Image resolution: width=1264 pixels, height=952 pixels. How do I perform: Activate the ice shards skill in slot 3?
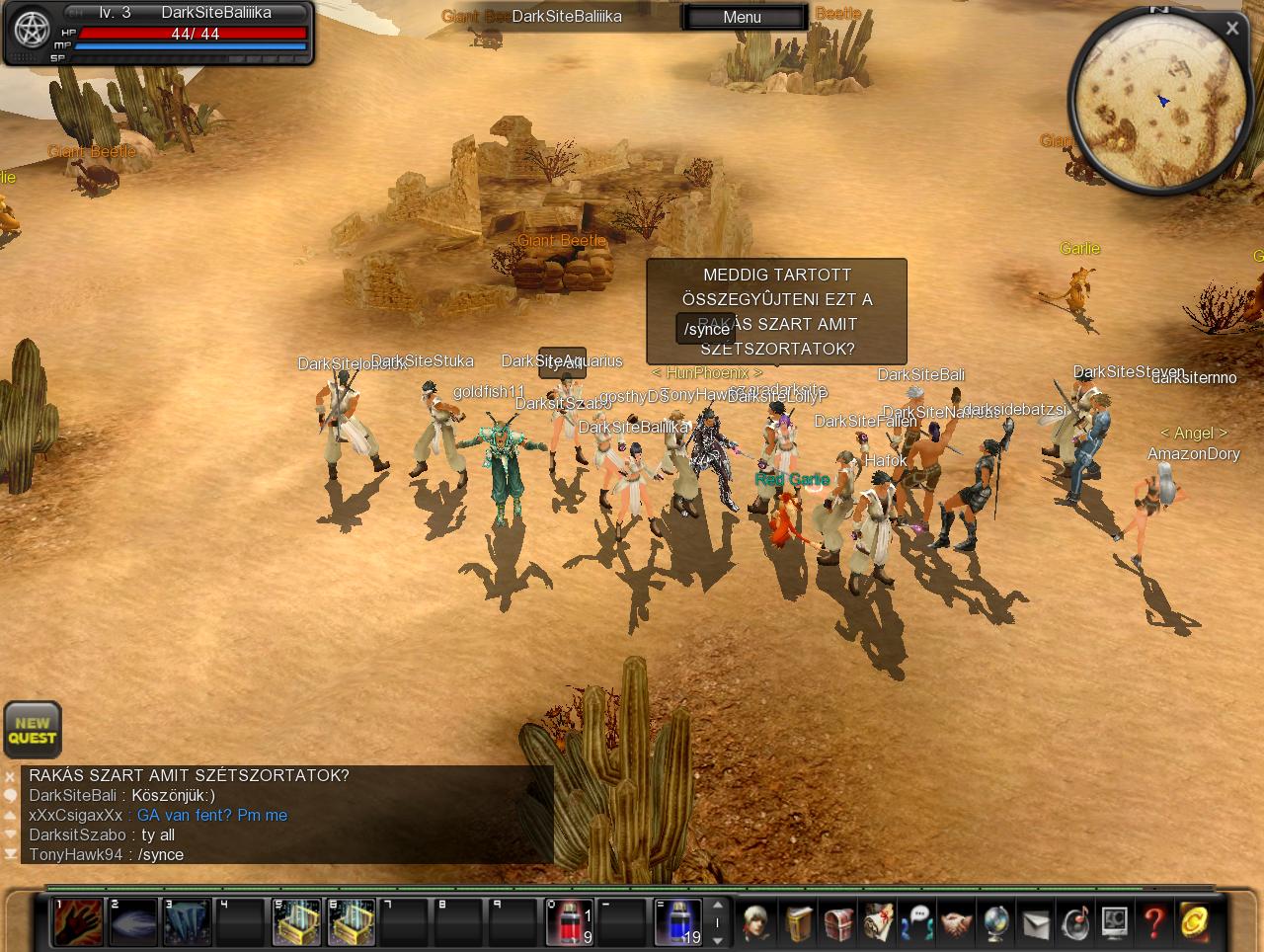[187, 922]
